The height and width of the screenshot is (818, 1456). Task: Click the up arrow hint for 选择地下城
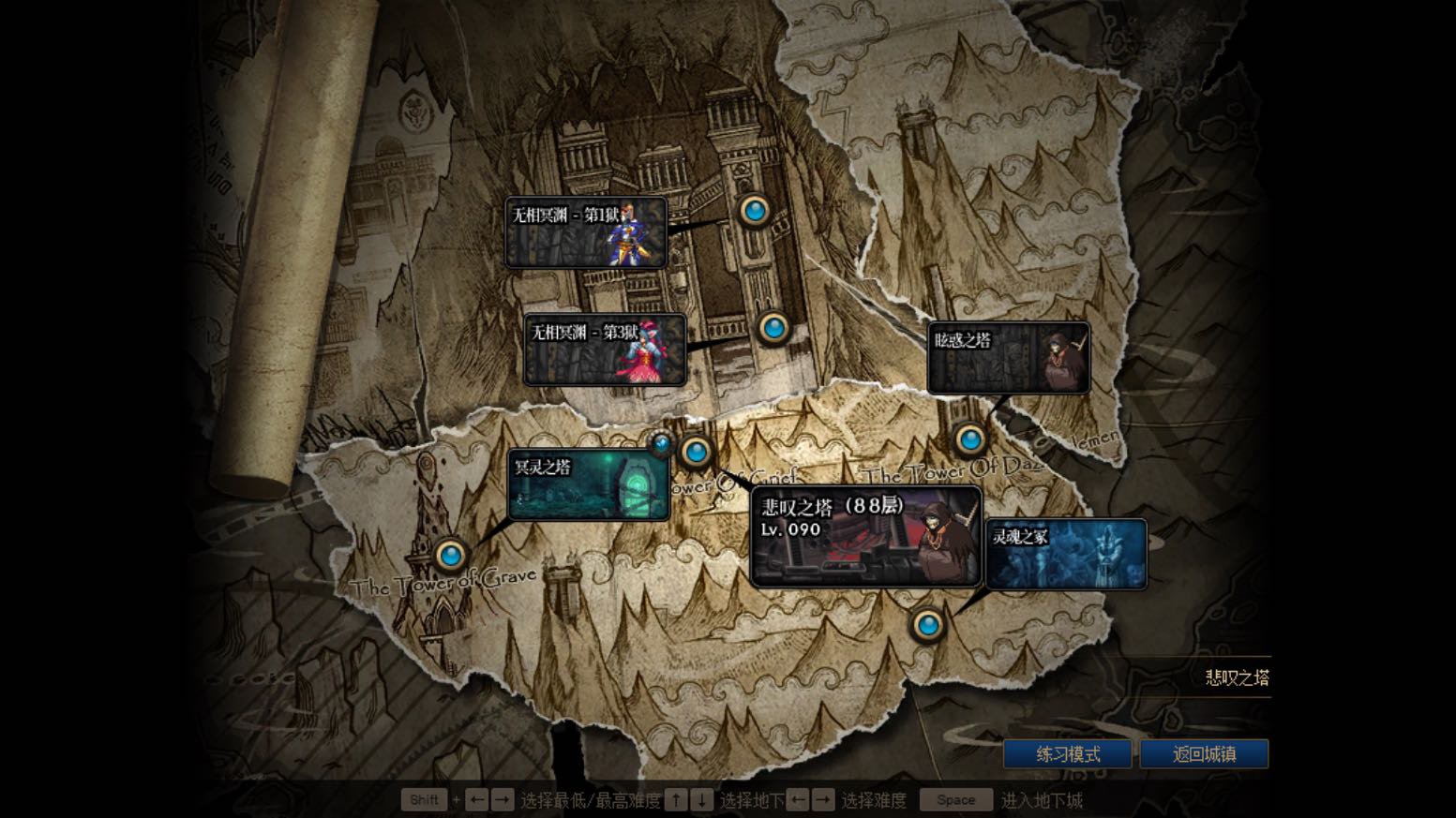point(676,799)
